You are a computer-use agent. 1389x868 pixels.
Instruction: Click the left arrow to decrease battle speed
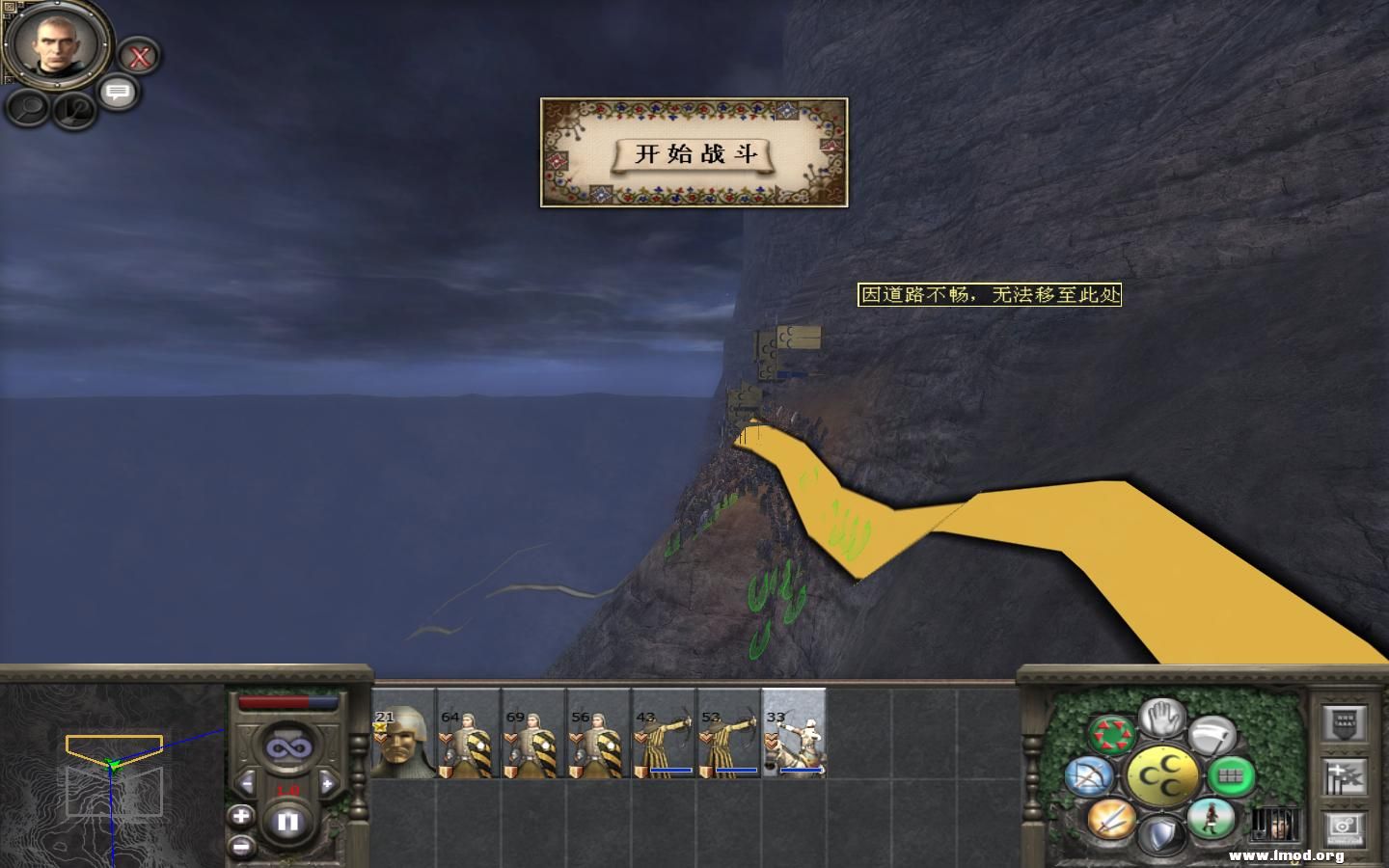247,781
